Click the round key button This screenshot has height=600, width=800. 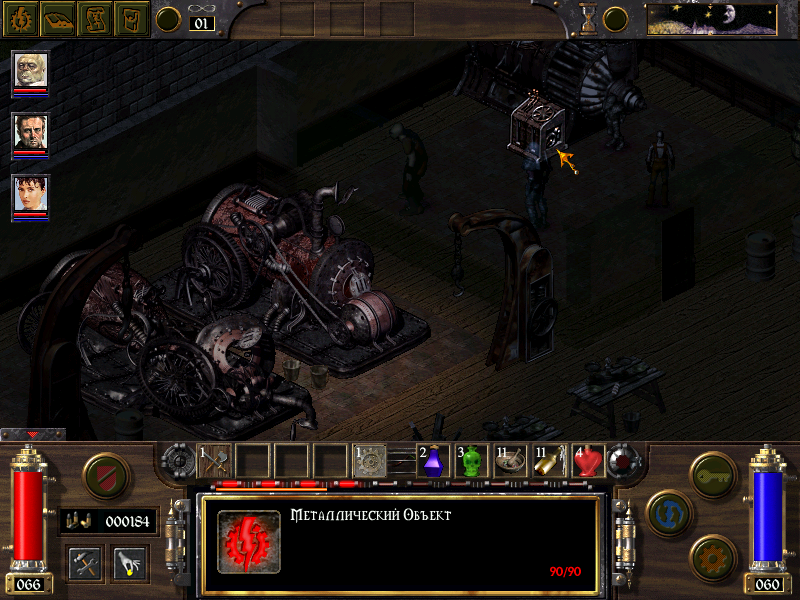click(x=713, y=472)
